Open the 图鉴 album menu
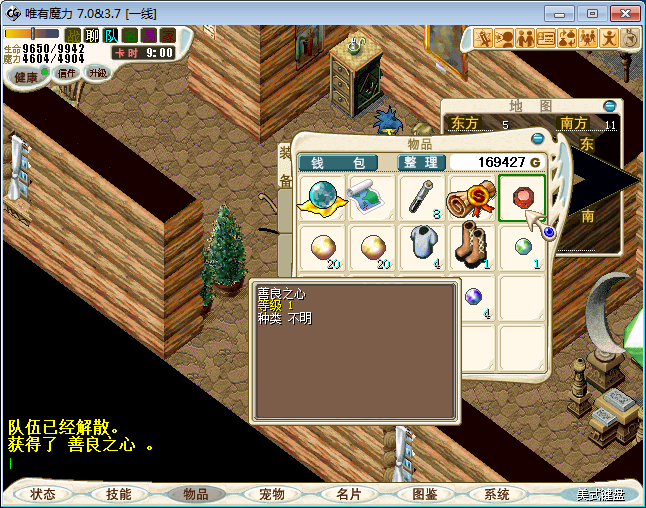This screenshot has height=508, width=646. [x=424, y=494]
